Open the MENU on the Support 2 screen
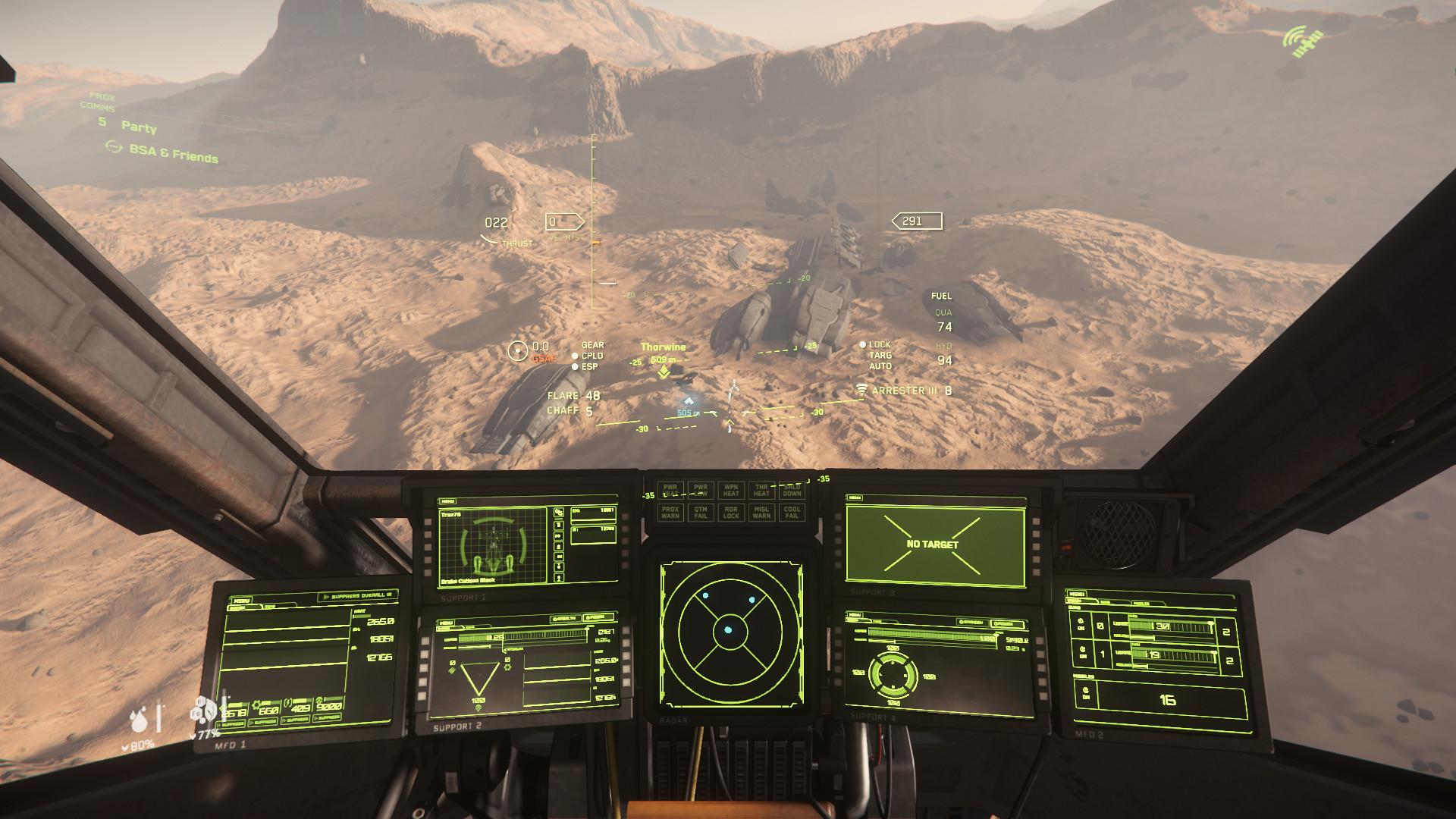This screenshot has width=1456, height=819. click(x=447, y=623)
